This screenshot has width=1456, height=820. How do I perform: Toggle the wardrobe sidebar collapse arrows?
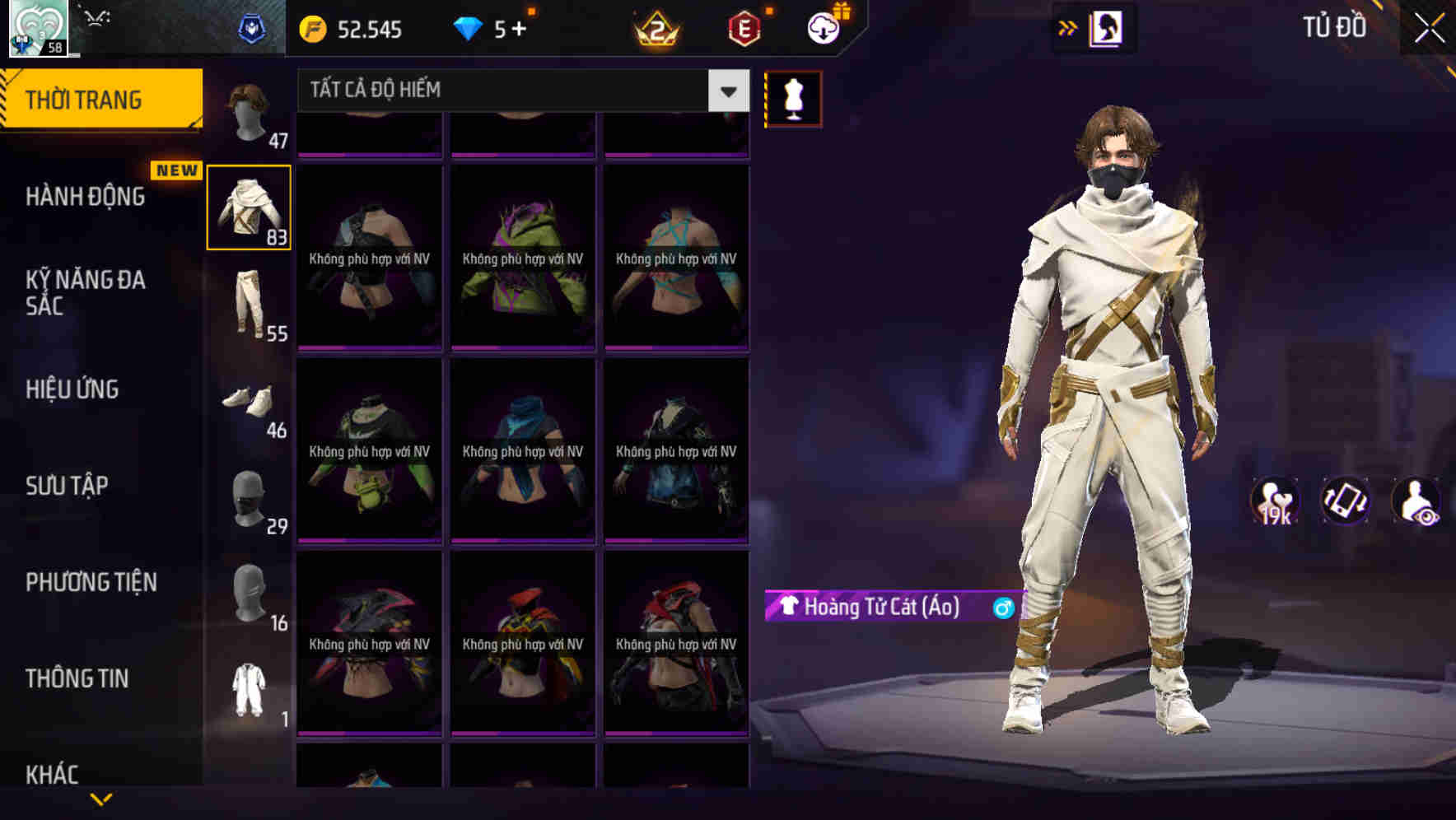[1068, 27]
